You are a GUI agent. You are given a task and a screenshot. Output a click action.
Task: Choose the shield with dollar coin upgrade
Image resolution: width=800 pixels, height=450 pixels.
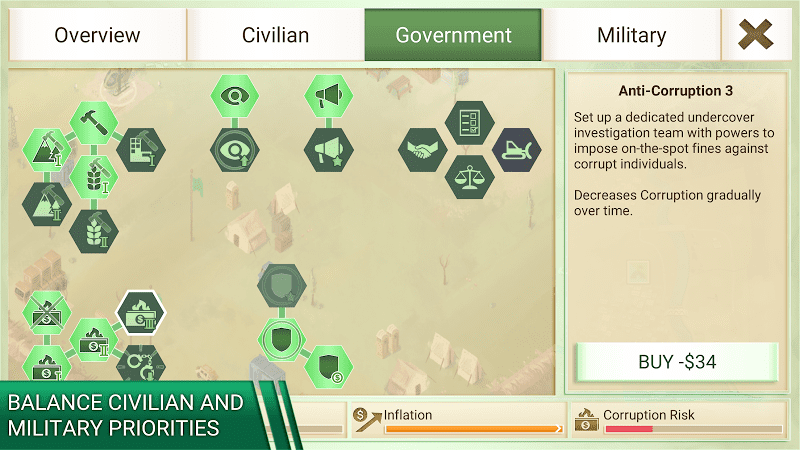(x=328, y=366)
